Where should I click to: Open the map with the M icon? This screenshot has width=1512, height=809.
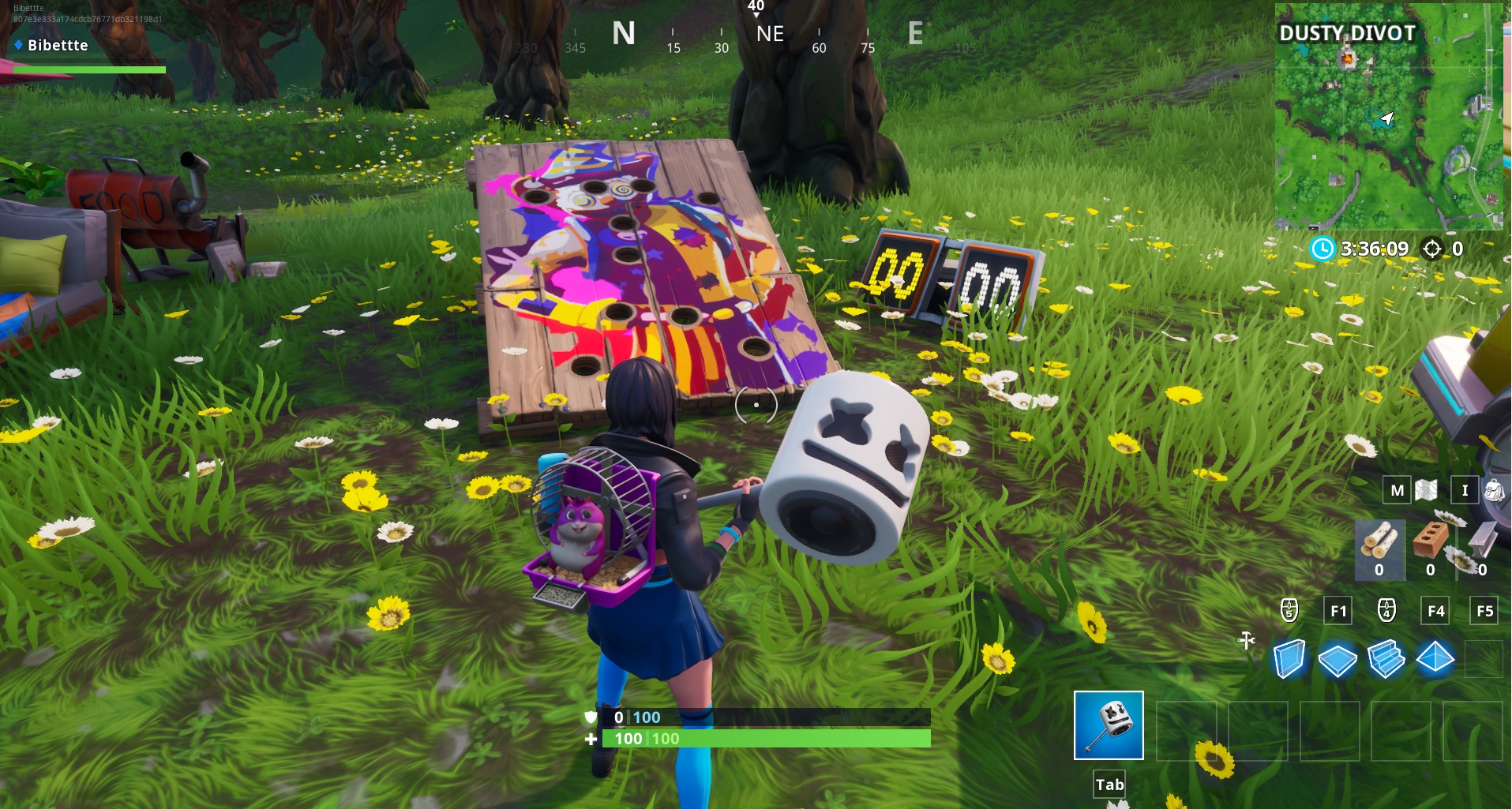click(x=1398, y=490)
